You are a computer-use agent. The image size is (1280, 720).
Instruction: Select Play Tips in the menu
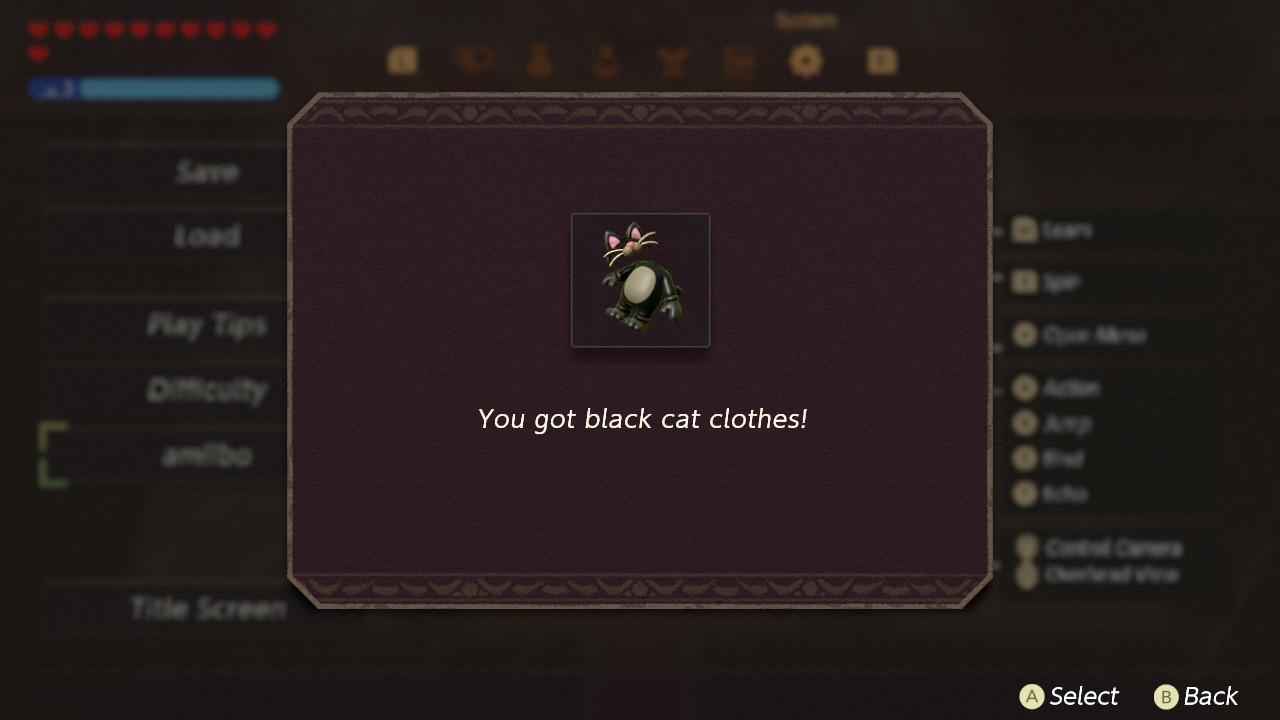coord(207,325)
